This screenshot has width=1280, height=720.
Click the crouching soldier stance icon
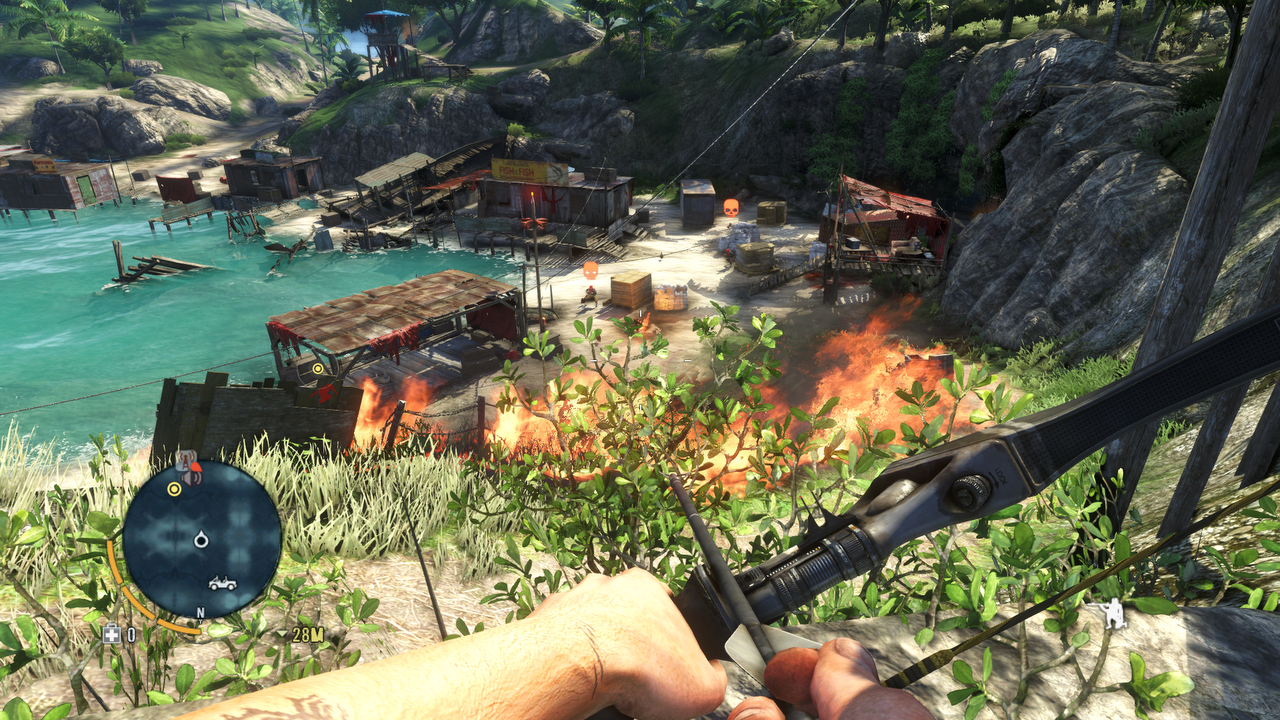click(x=1107, y=612)
